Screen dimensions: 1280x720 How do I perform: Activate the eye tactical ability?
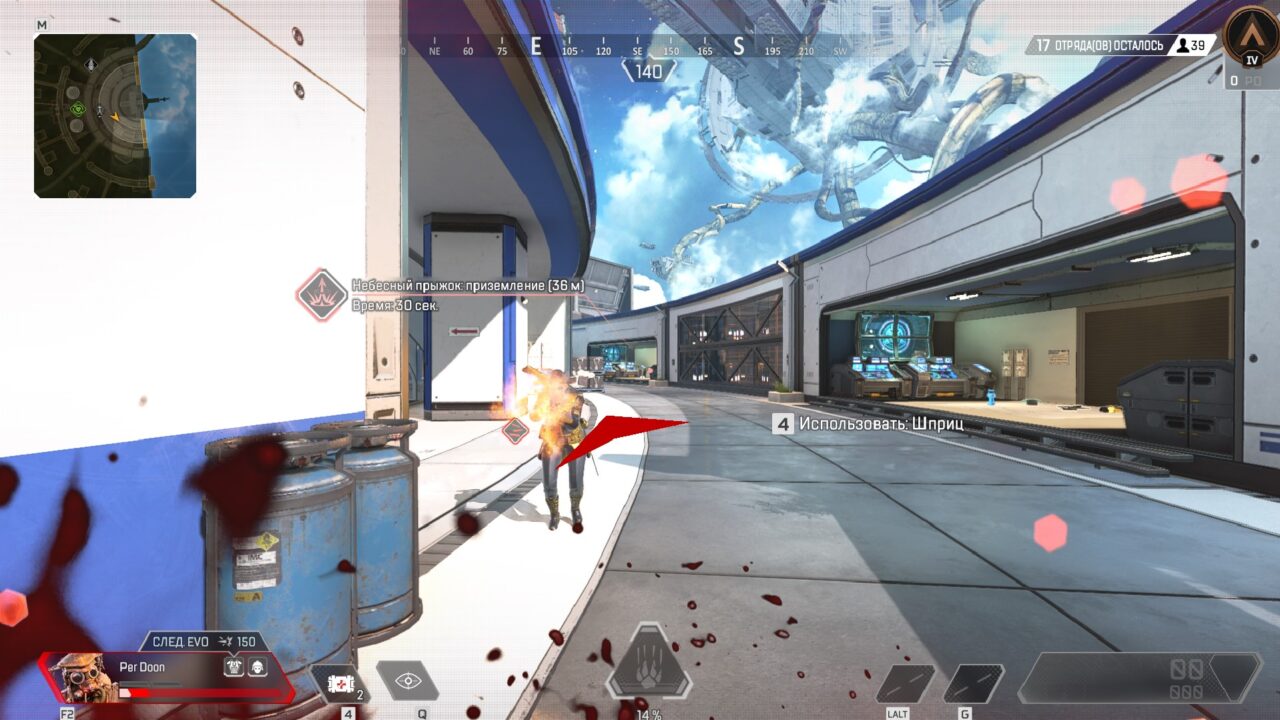click(x=407, y=681)
